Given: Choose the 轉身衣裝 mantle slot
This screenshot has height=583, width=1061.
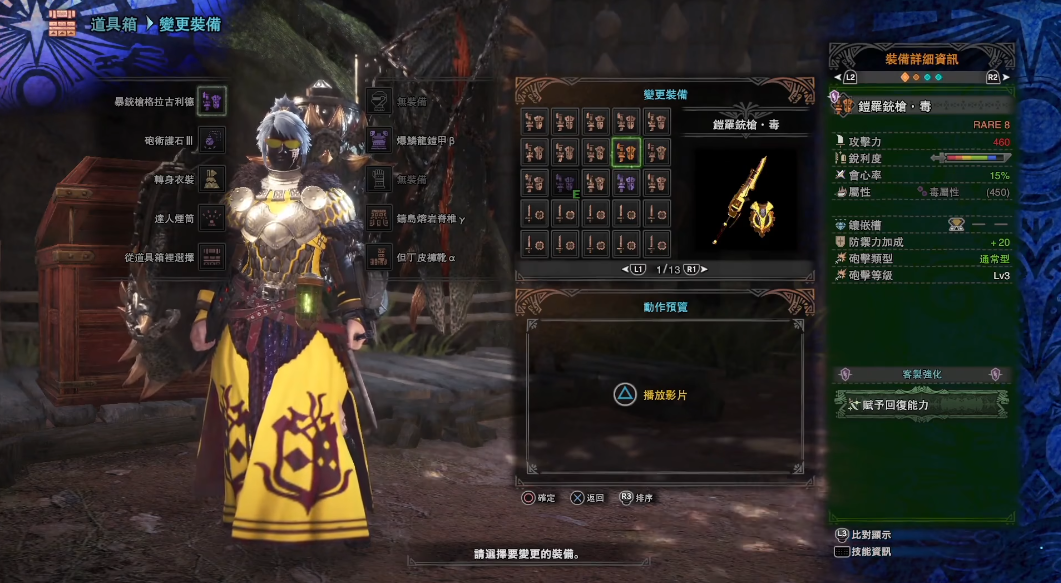Looking at the screenshot, I should coord(211,178).
